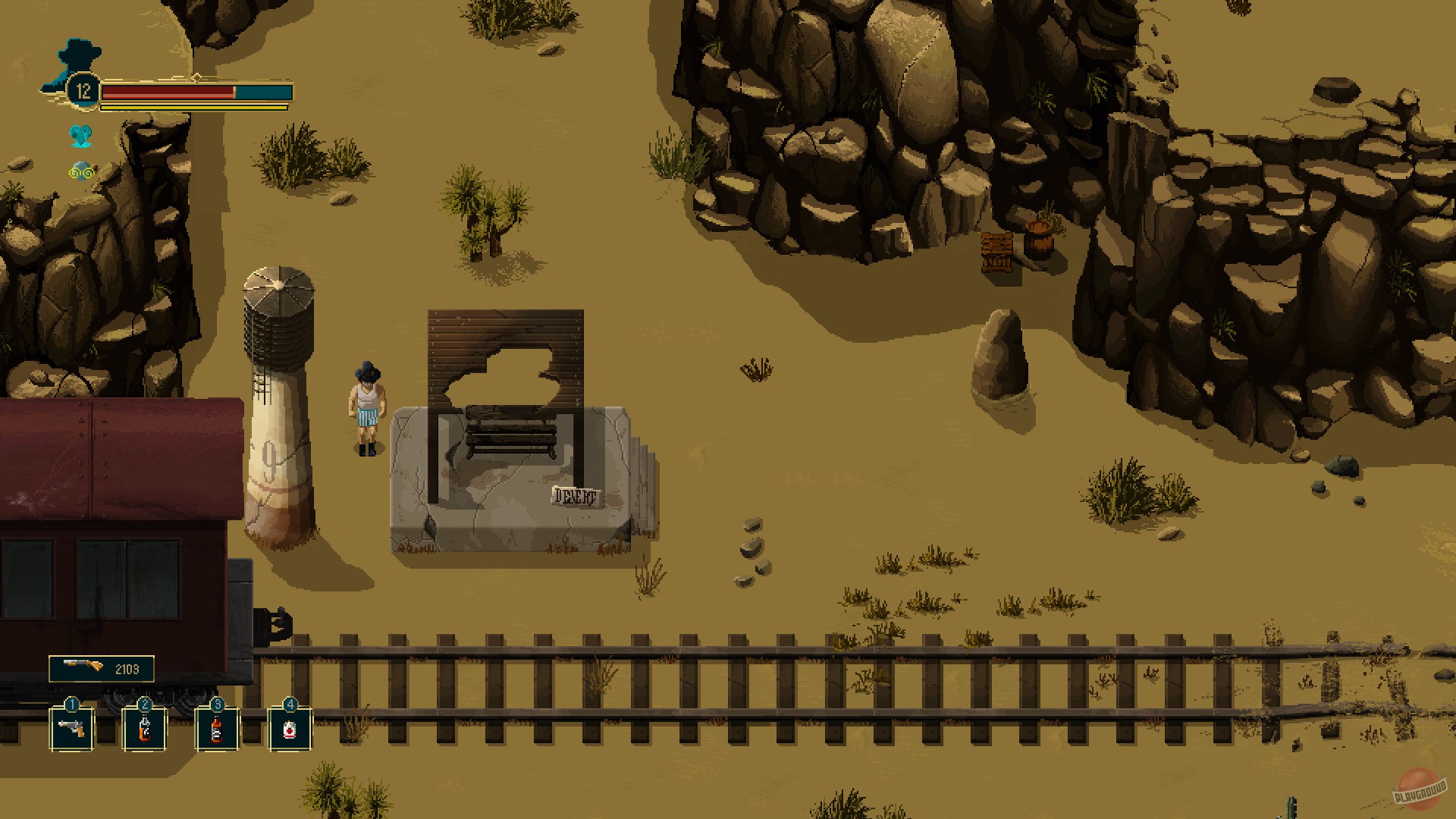Click the number 1 badge on the revolver slot
The image size is (1456, 819).
[x=72, y=704]
